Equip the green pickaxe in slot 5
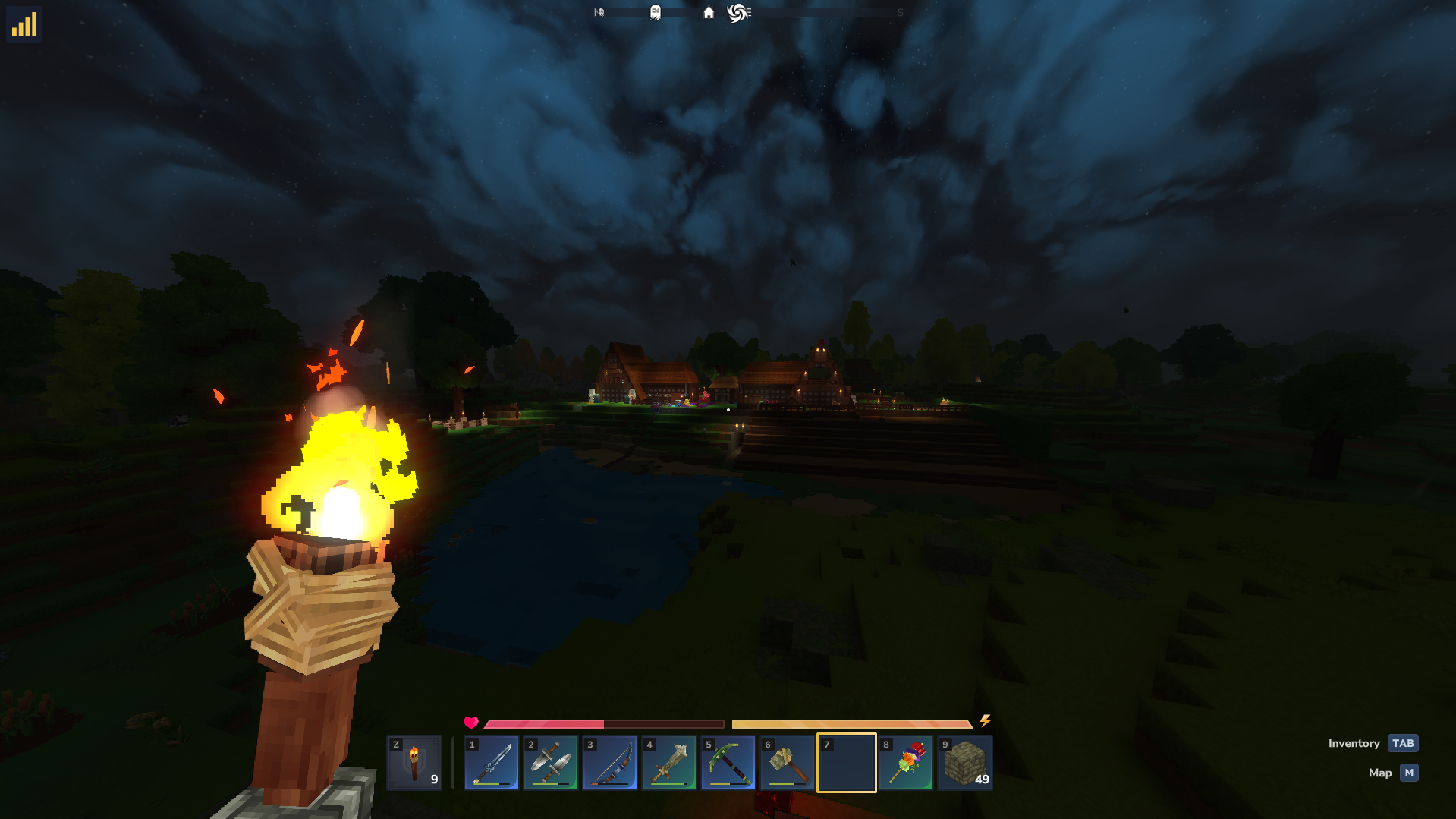 click(x=728, y=763)
